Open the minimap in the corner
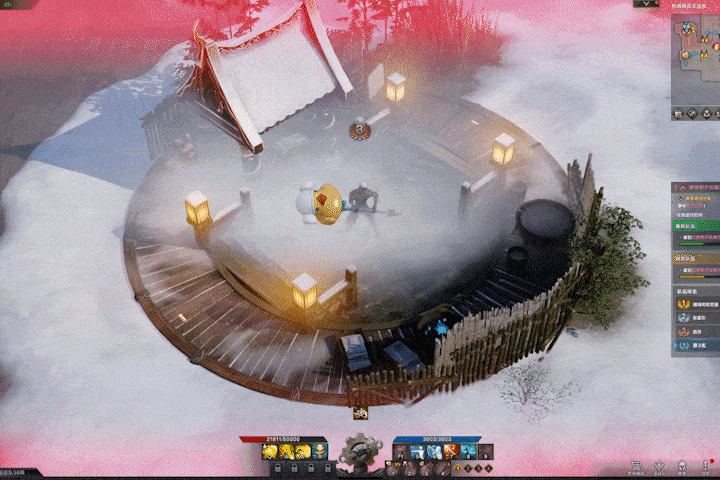720x480 pixels. [697, 60]
